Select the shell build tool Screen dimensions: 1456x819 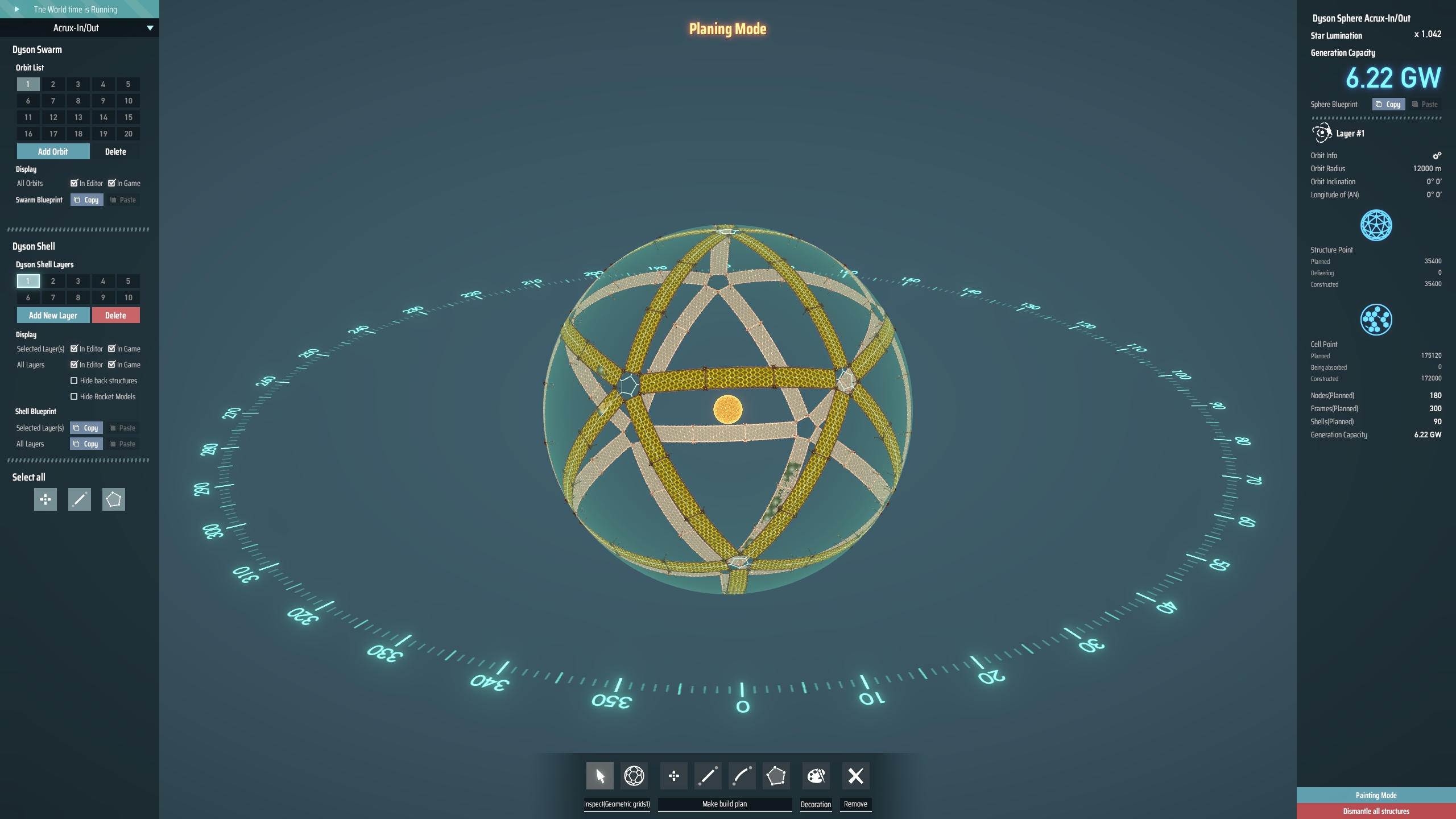pyautogui.click(x=776, y=775)
